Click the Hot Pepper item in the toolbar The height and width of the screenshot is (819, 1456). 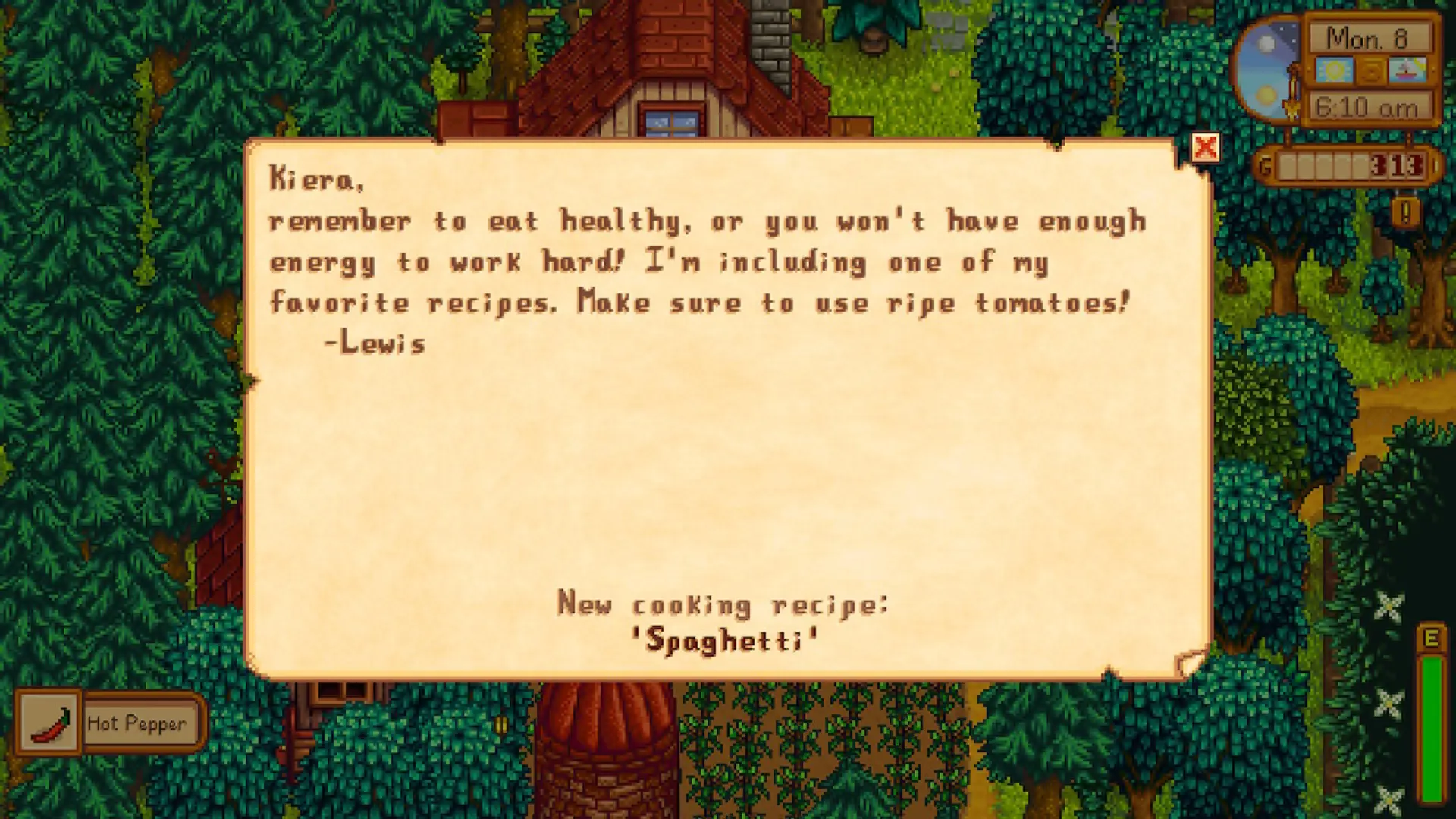click(47, 722)
